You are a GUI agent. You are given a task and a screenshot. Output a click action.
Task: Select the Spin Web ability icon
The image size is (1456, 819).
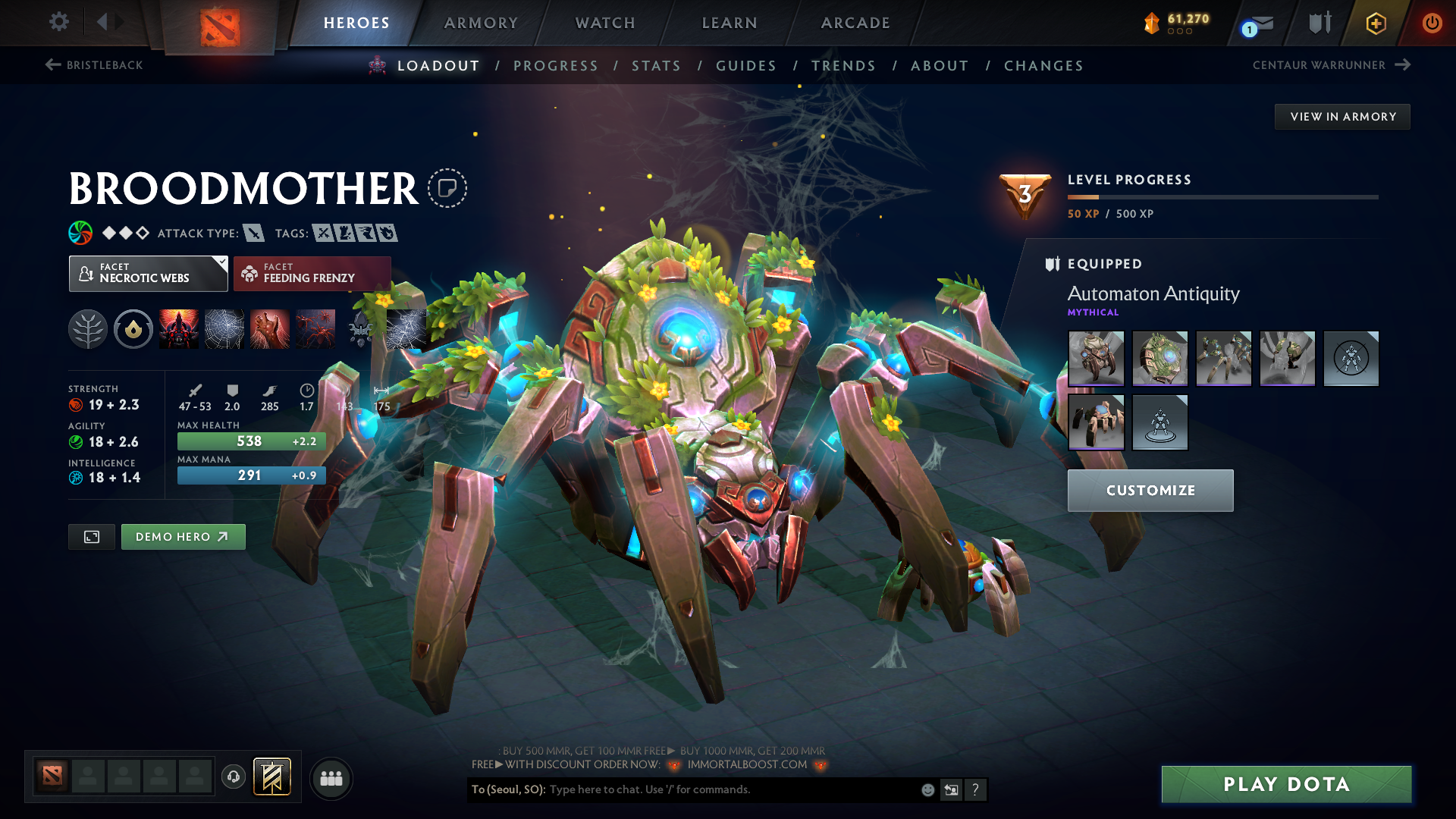(224, 328)
